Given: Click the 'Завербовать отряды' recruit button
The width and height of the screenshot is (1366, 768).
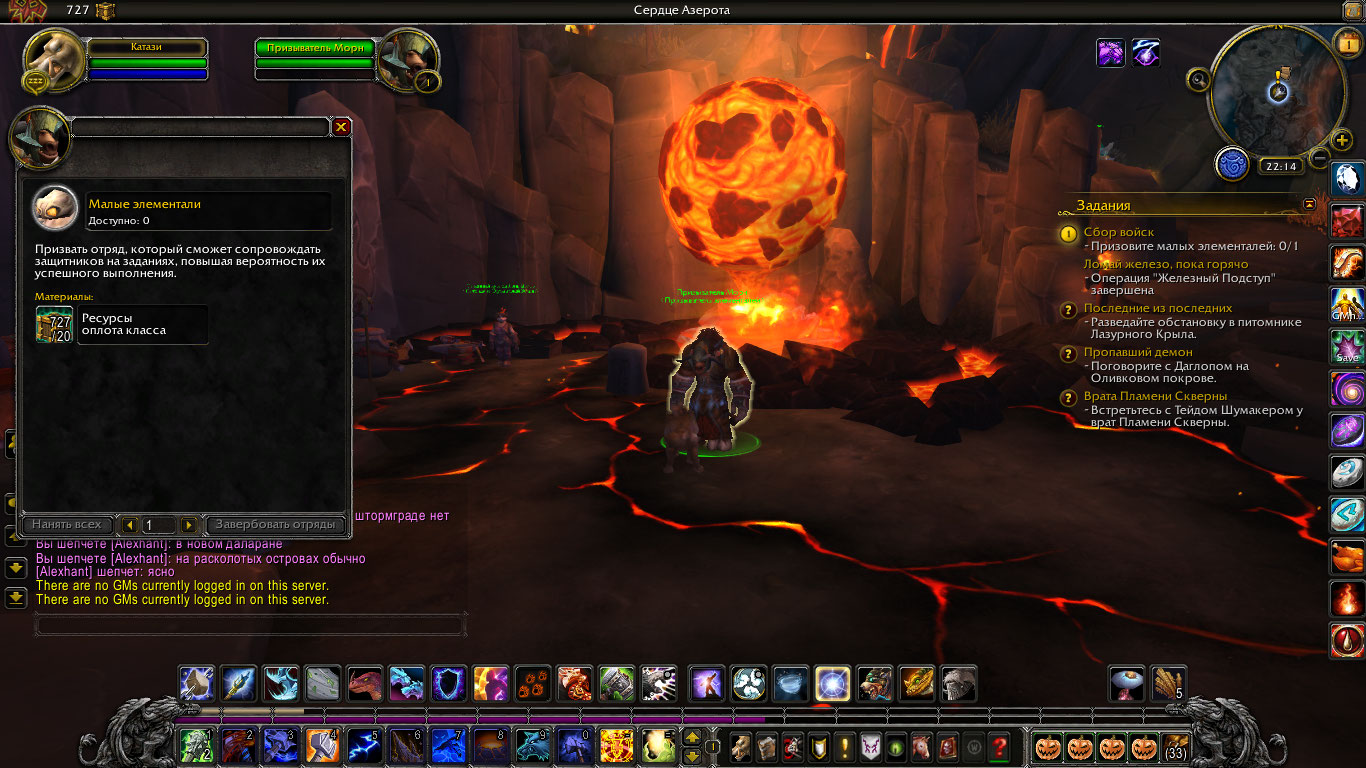Looking at the screenshot, I should 275,525.
